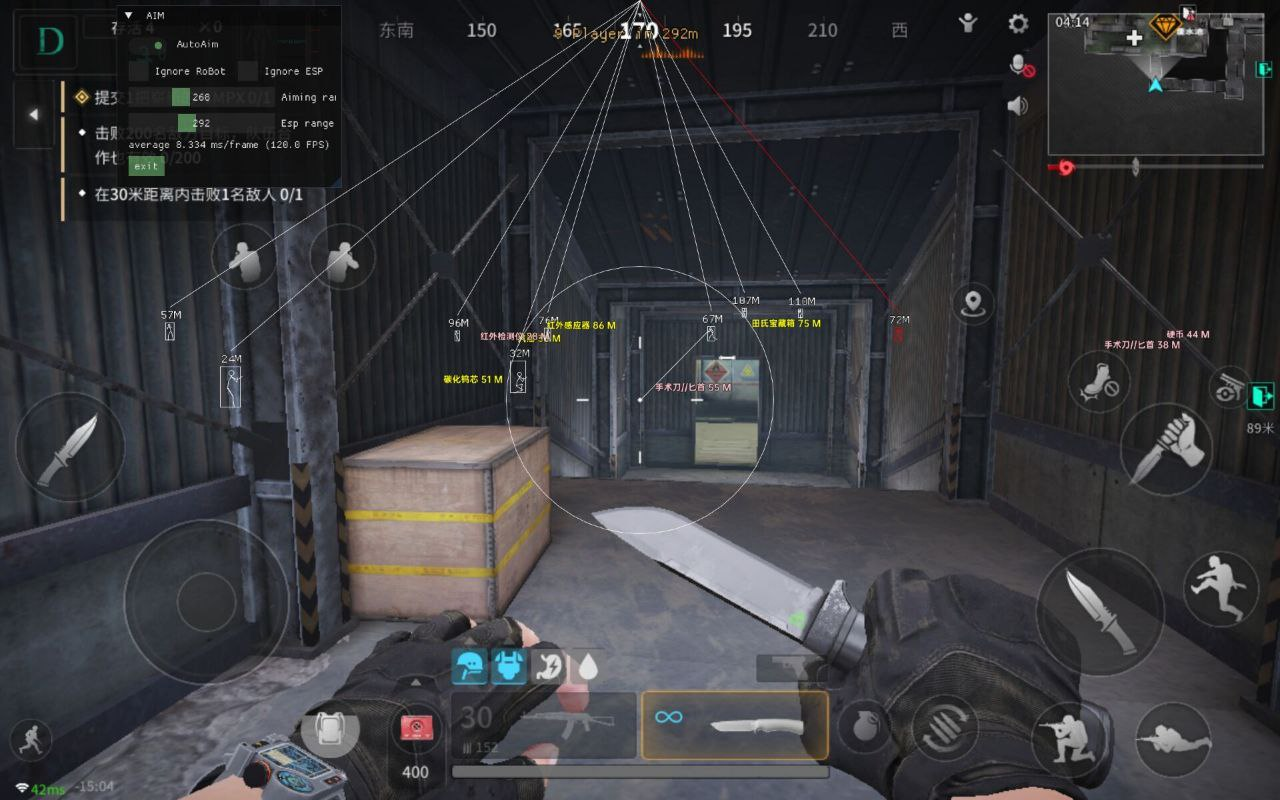Open the settings gear icon
The width and height of the screenshot is (1280, 800).
1018,24
